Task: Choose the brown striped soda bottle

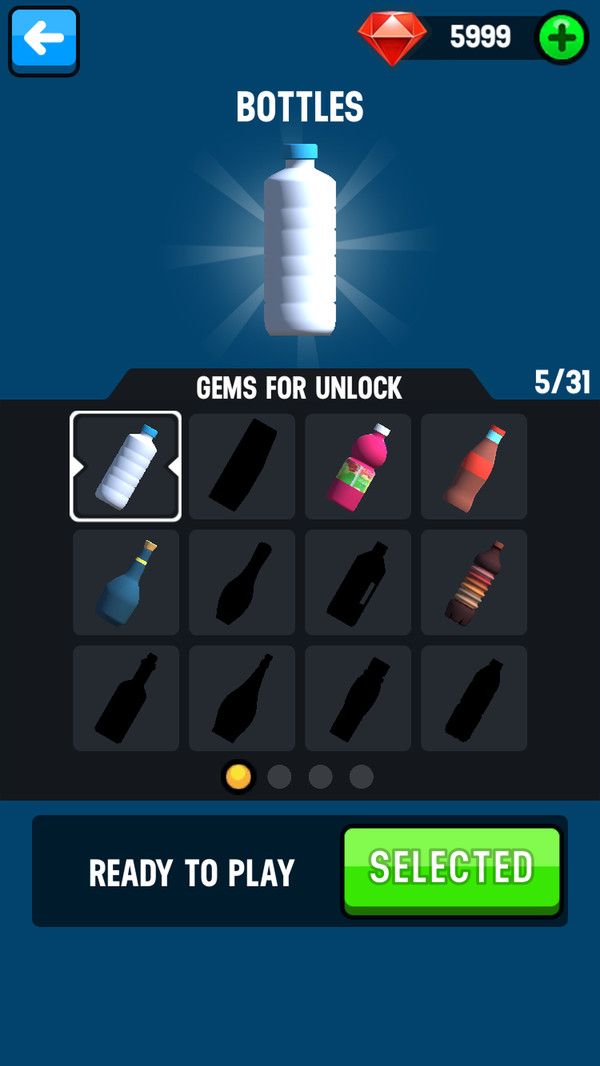Action: [474, 582]
